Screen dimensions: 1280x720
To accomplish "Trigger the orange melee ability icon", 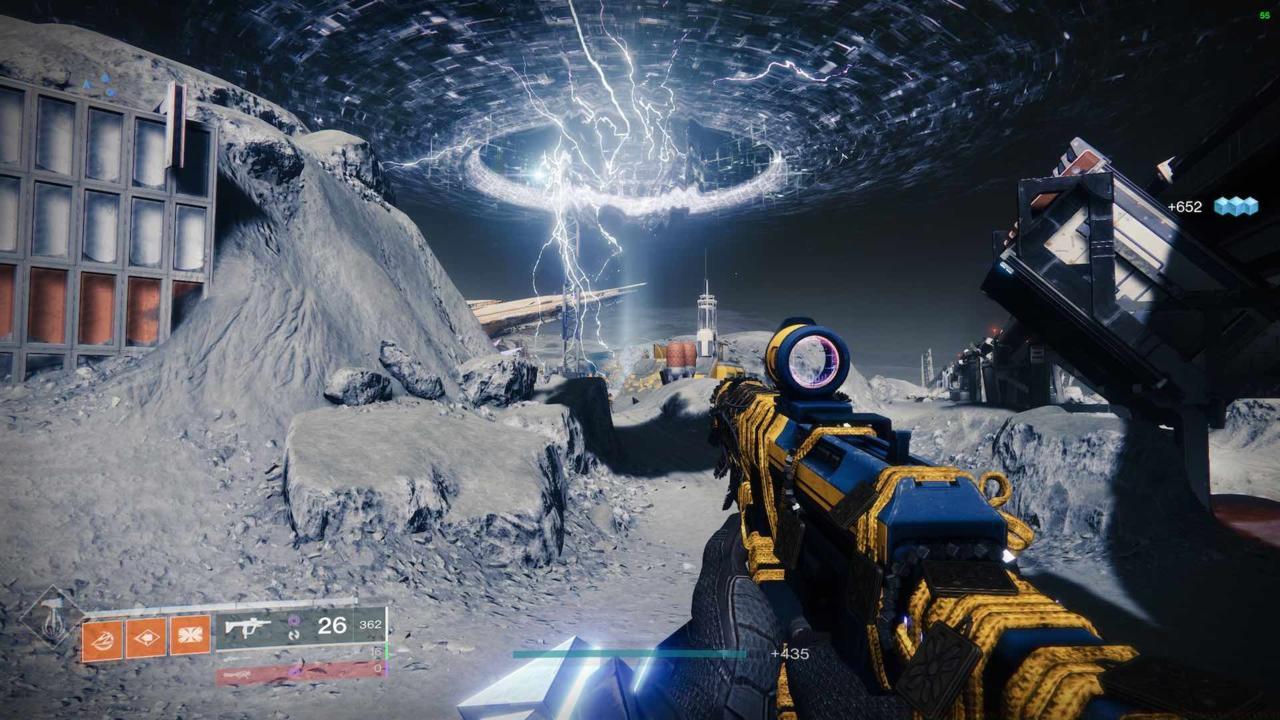I will (x=146, y=637).
